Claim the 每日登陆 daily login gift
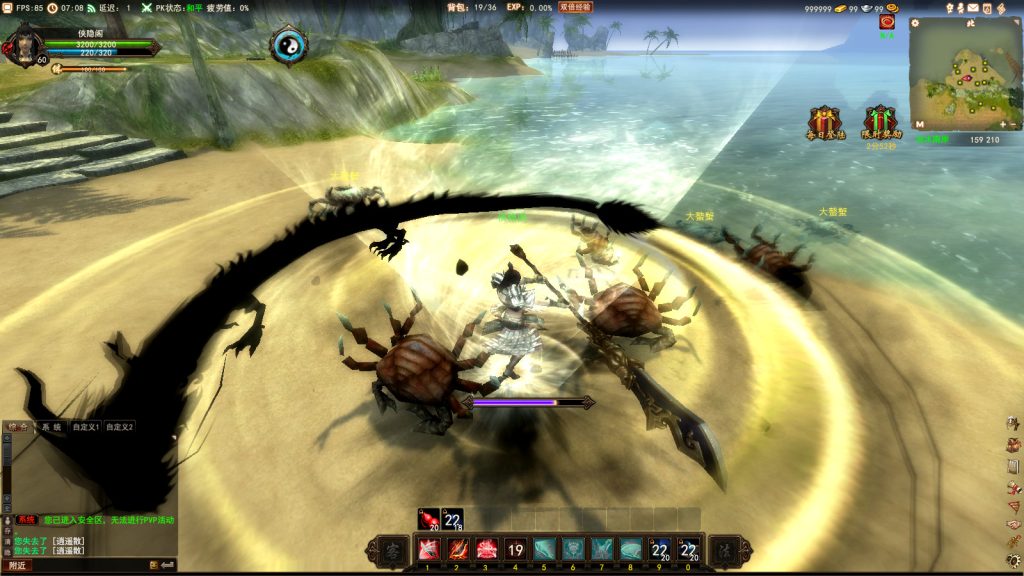The image size is (1024, 576). [825, 122]
